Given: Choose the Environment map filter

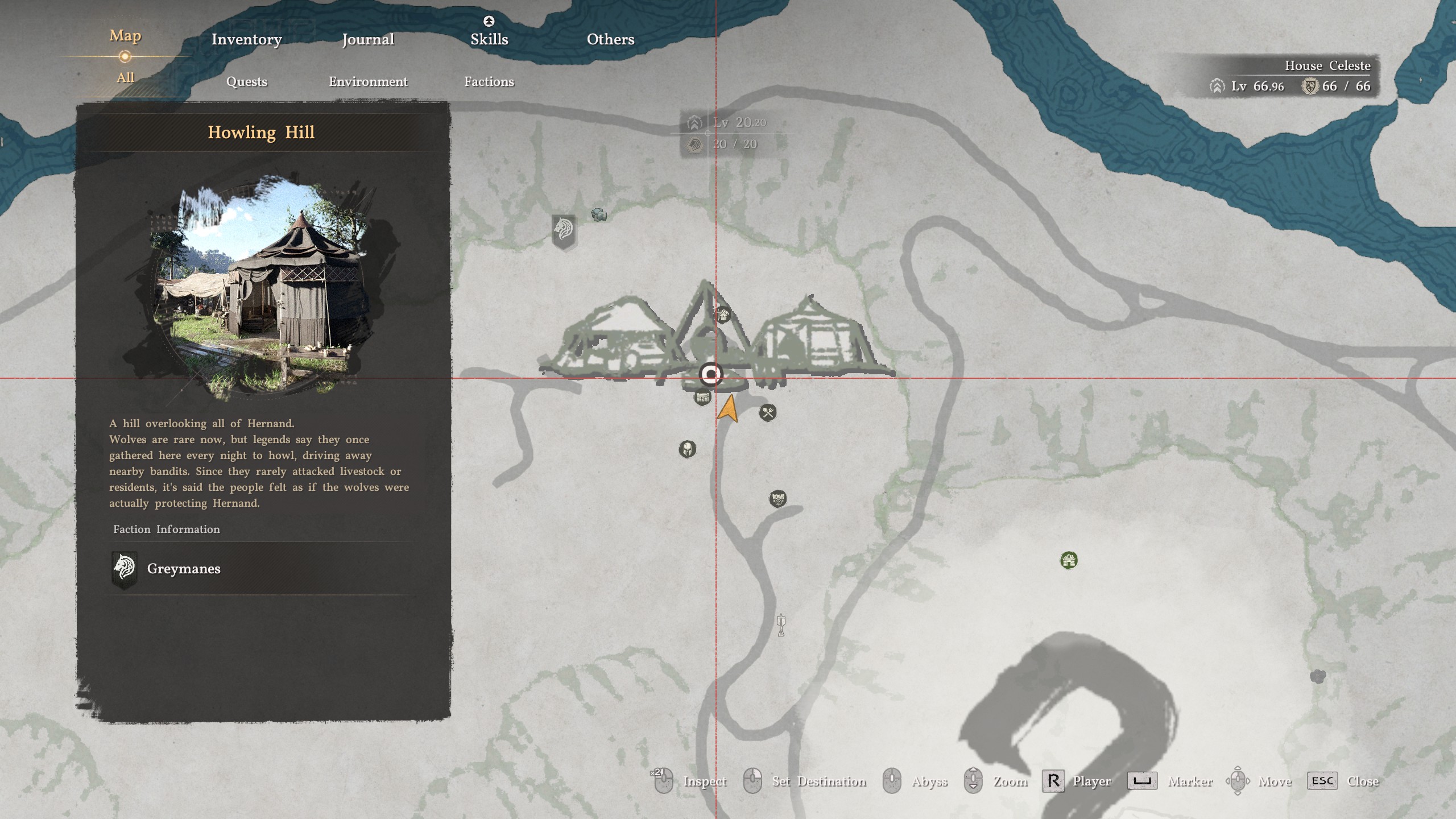Looking at the screenshot, I should [368, 81].
